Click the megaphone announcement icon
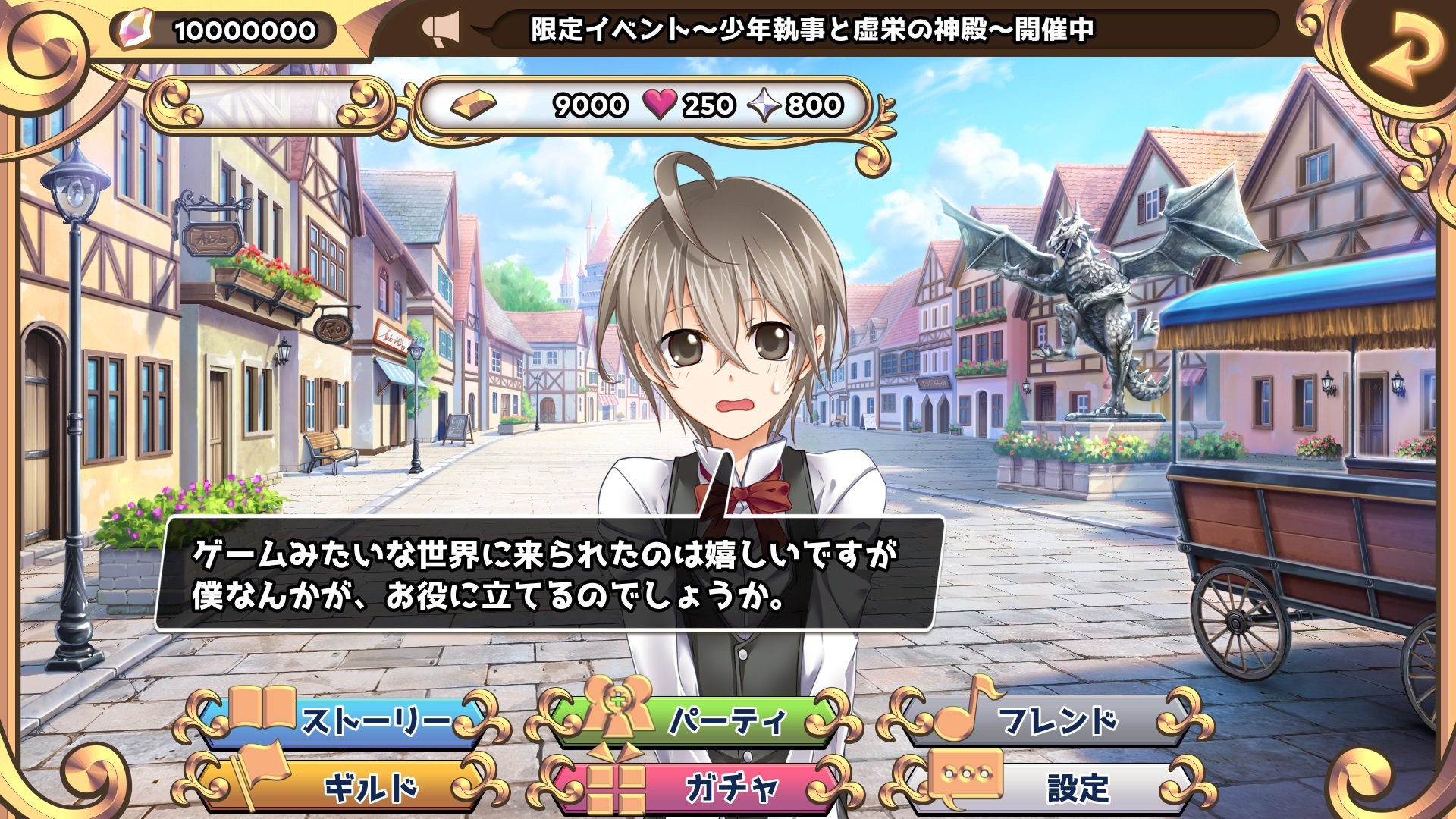This screenshot has width=1456, height=819. (443, 27)
